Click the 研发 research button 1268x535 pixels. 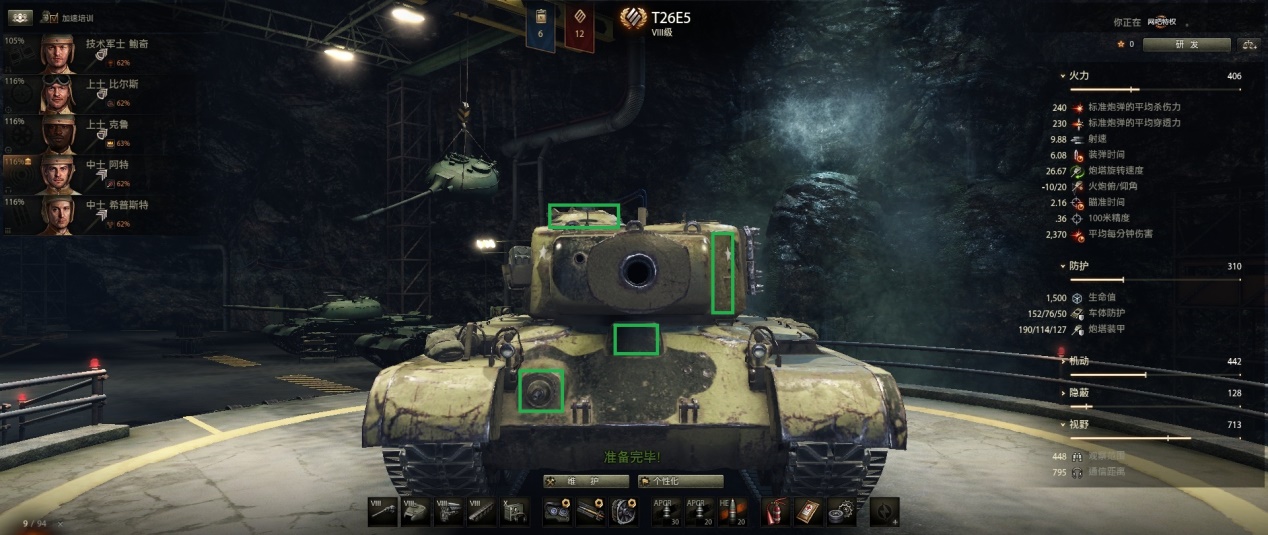[x=1185, y=45]
